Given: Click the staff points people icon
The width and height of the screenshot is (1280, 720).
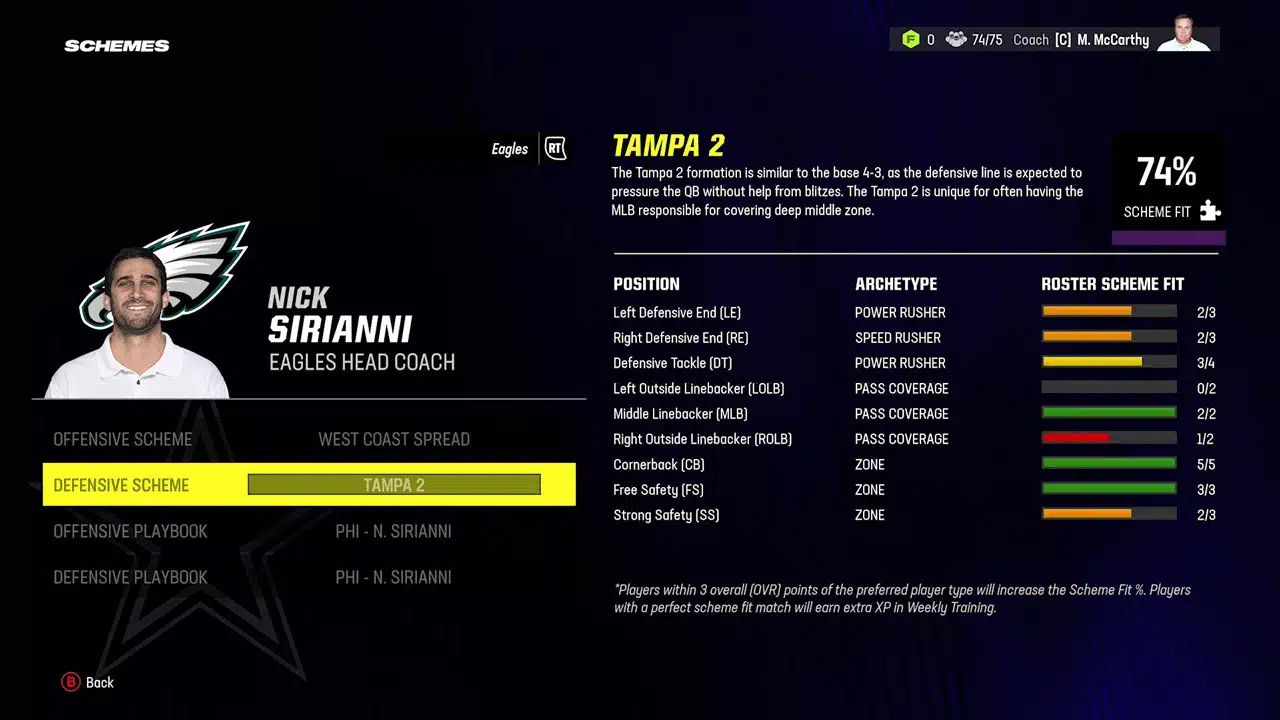Looking at the screenshot, I should click(x=957, y=39).
